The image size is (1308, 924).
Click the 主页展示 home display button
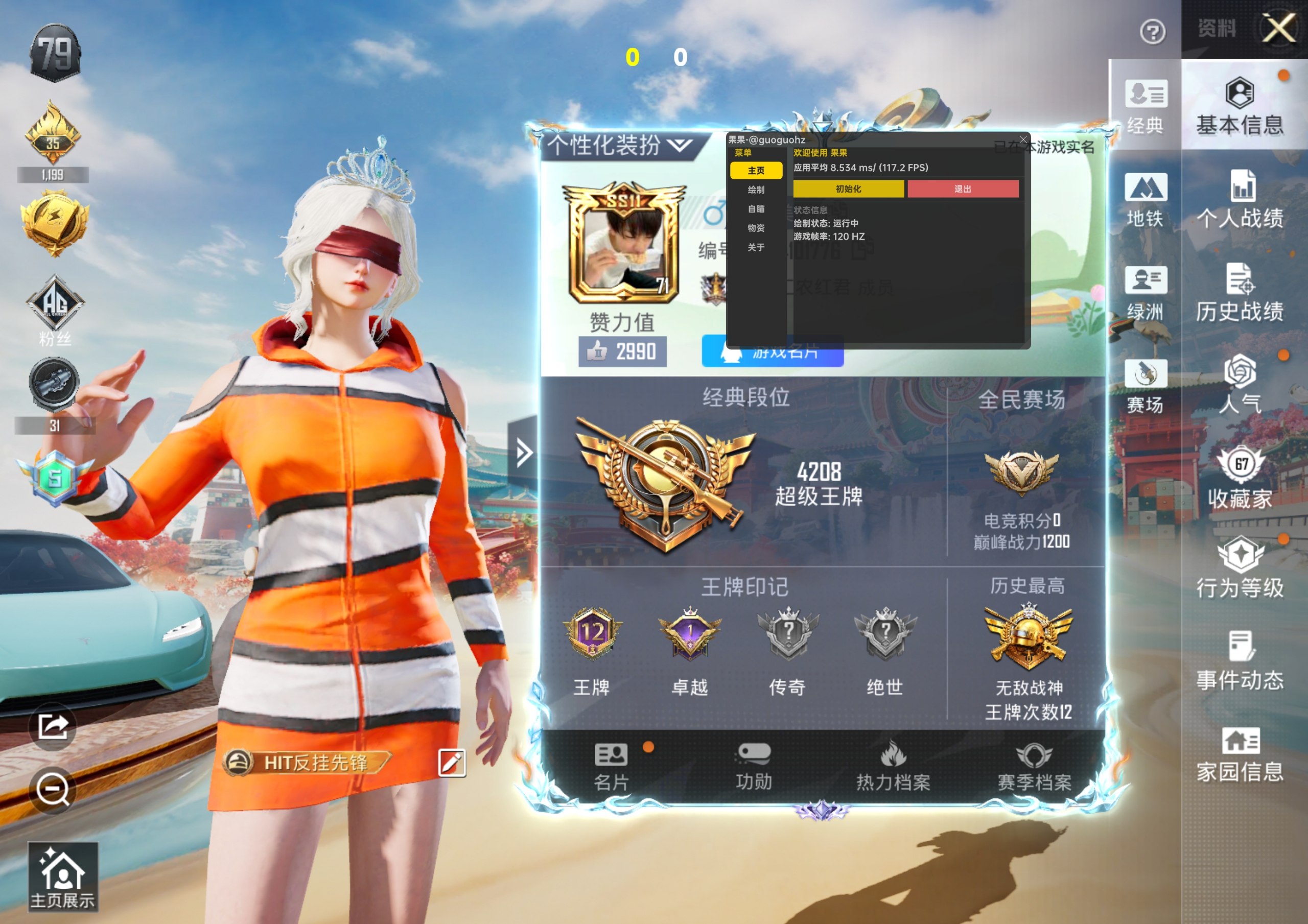(x=63, y=878)
